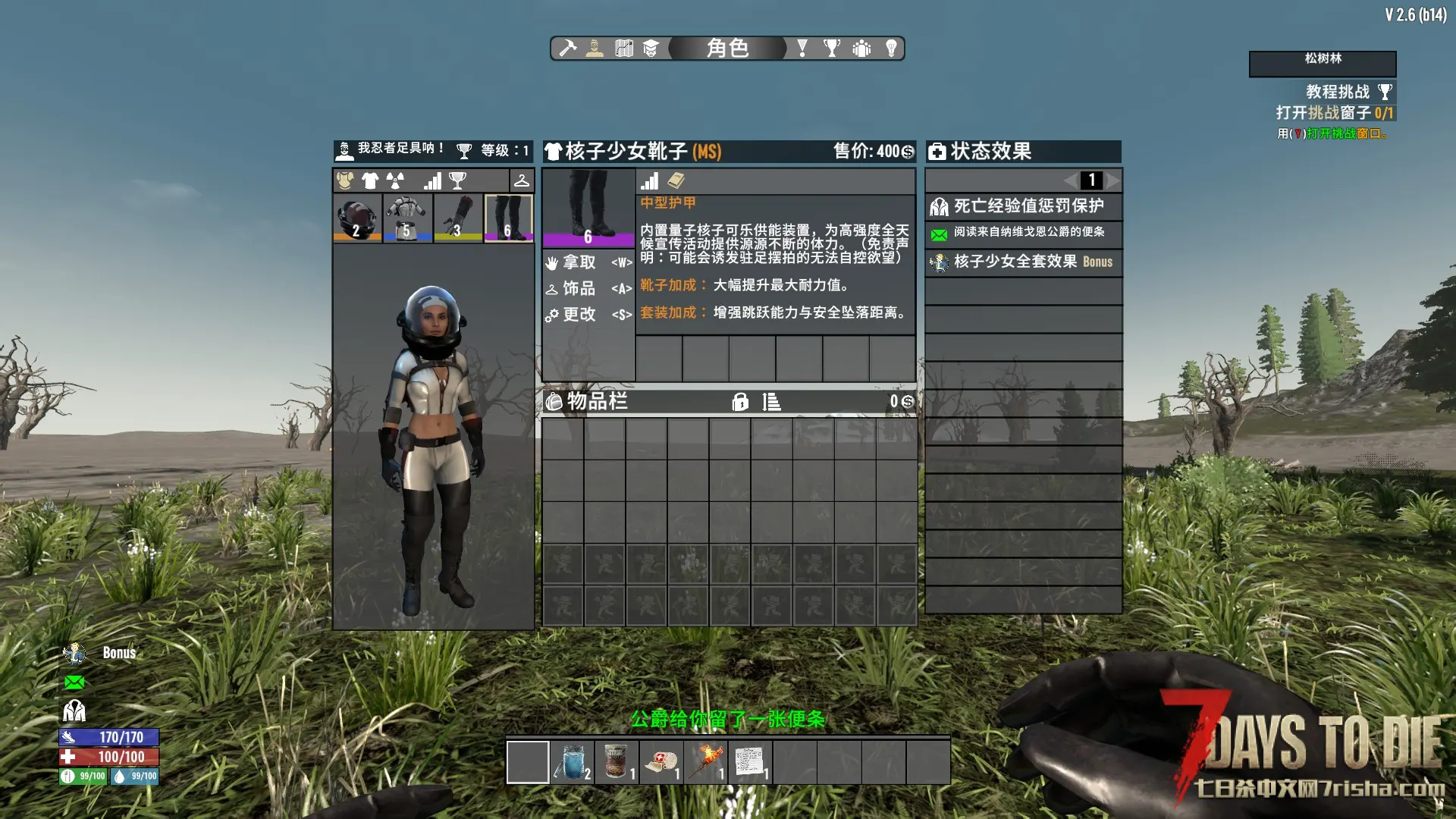Screen dimensions: 1456x819
Task: Select the bandage in the hotbar
Action: point(662,762)
